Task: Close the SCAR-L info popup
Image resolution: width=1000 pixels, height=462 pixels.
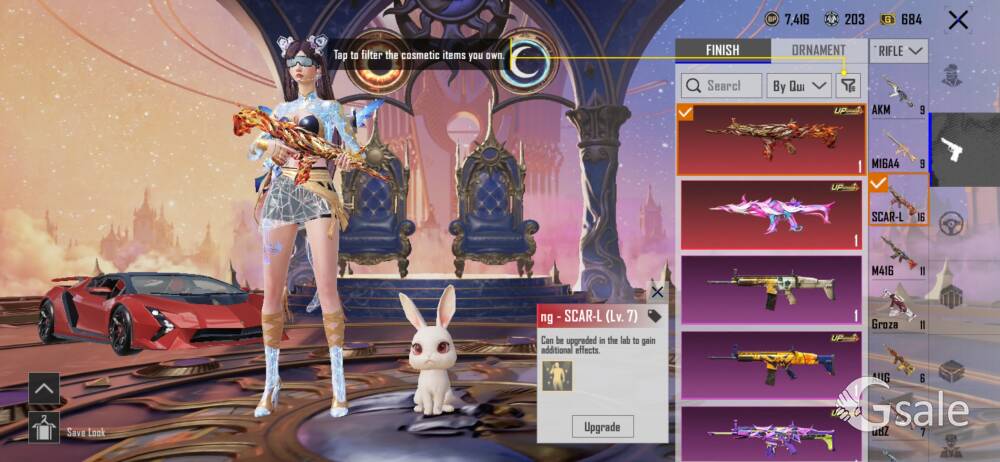Action: 657,292
